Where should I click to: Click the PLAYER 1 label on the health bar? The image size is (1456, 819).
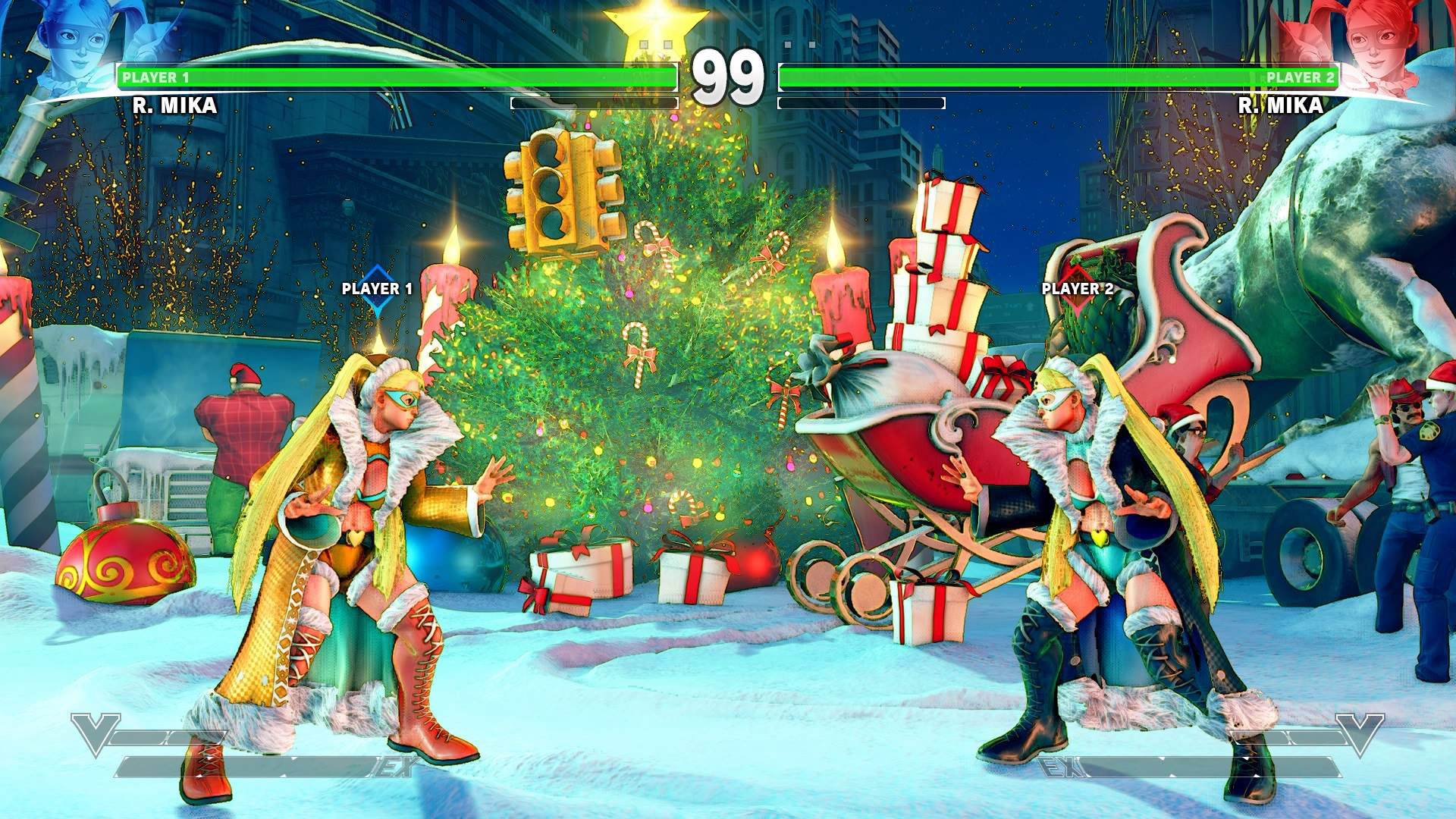[157, 76]
